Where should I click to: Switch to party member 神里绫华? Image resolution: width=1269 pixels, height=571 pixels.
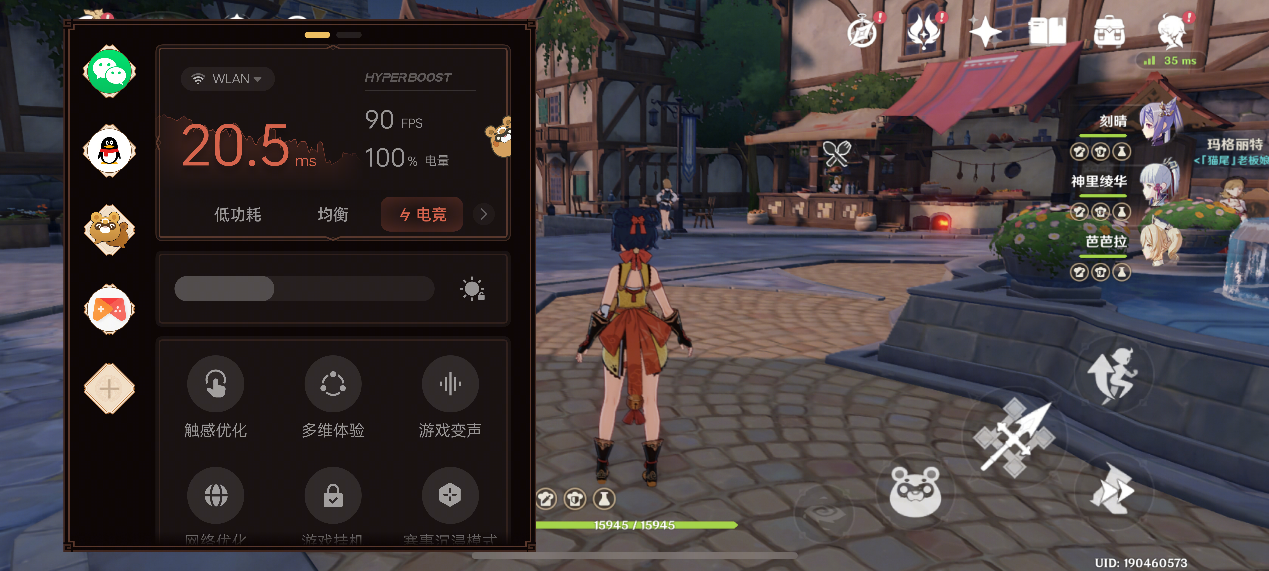(1160, 183)
